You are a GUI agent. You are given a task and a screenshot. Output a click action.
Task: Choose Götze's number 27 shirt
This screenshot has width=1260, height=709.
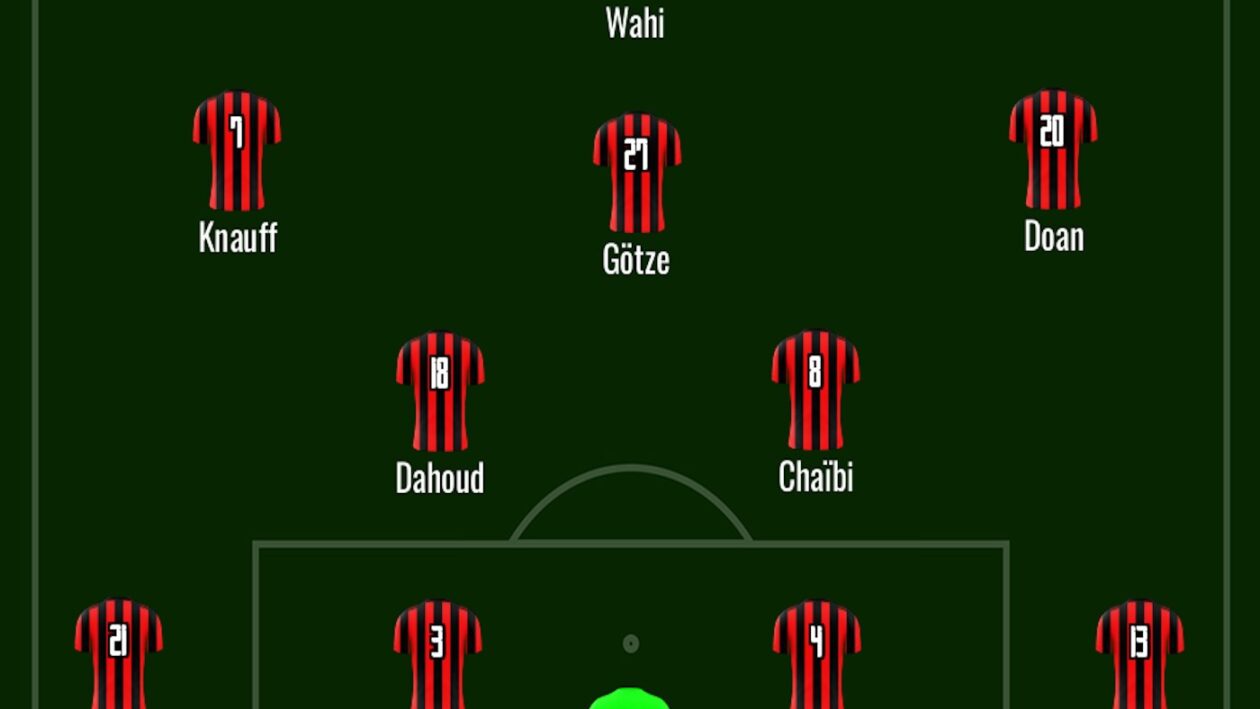637,172
